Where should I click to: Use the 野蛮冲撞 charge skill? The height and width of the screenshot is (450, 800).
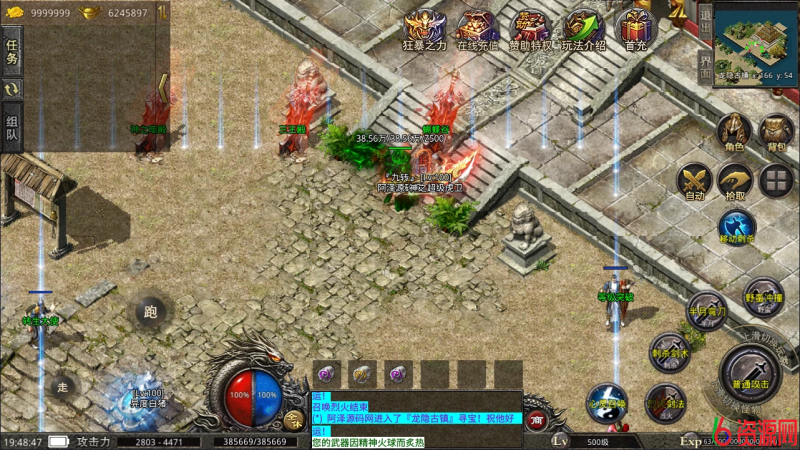pos(763,297)
